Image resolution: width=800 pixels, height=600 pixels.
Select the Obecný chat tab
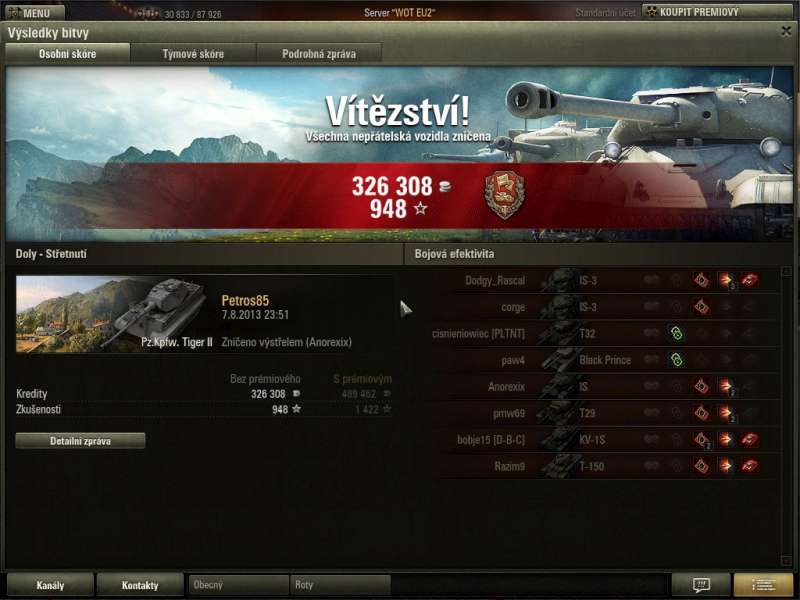coord(238,585)
